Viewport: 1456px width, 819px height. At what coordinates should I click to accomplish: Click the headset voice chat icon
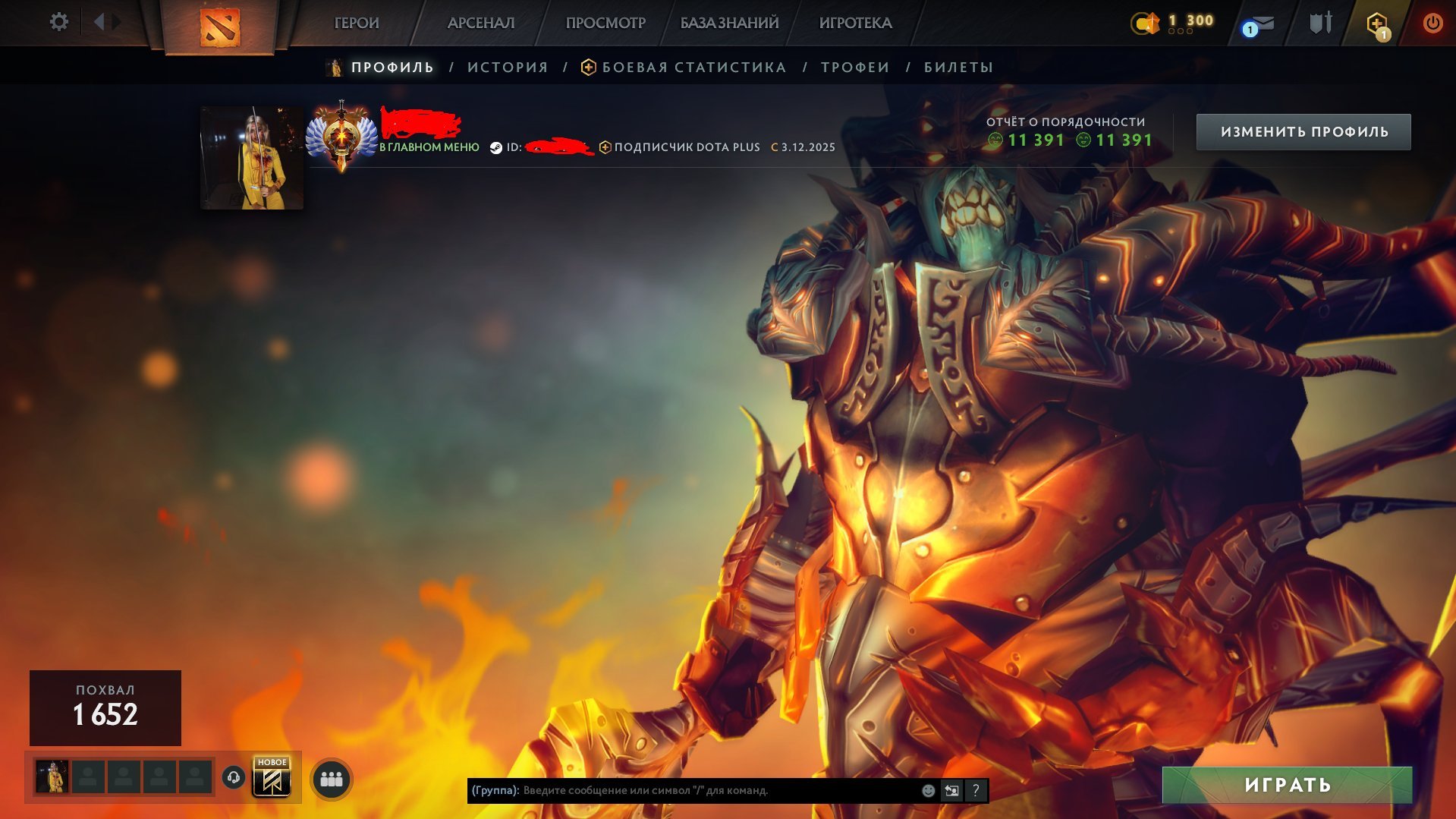point(233,776)
